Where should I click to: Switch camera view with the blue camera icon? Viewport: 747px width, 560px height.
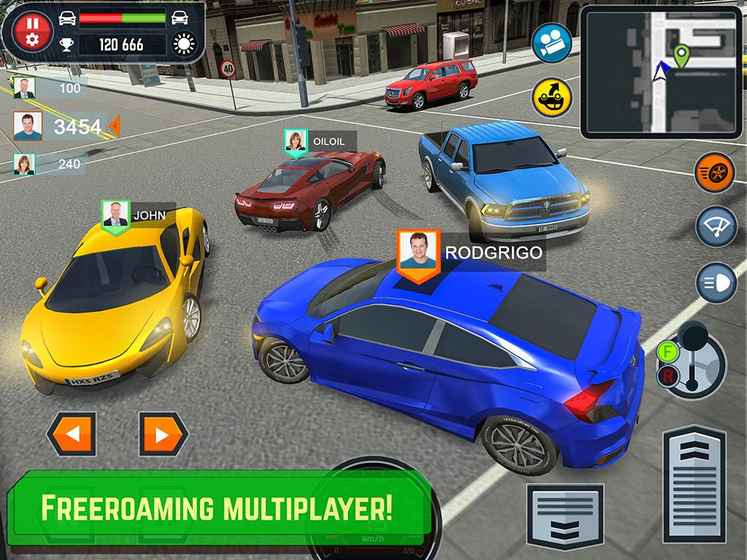click(x=550, y=42)
